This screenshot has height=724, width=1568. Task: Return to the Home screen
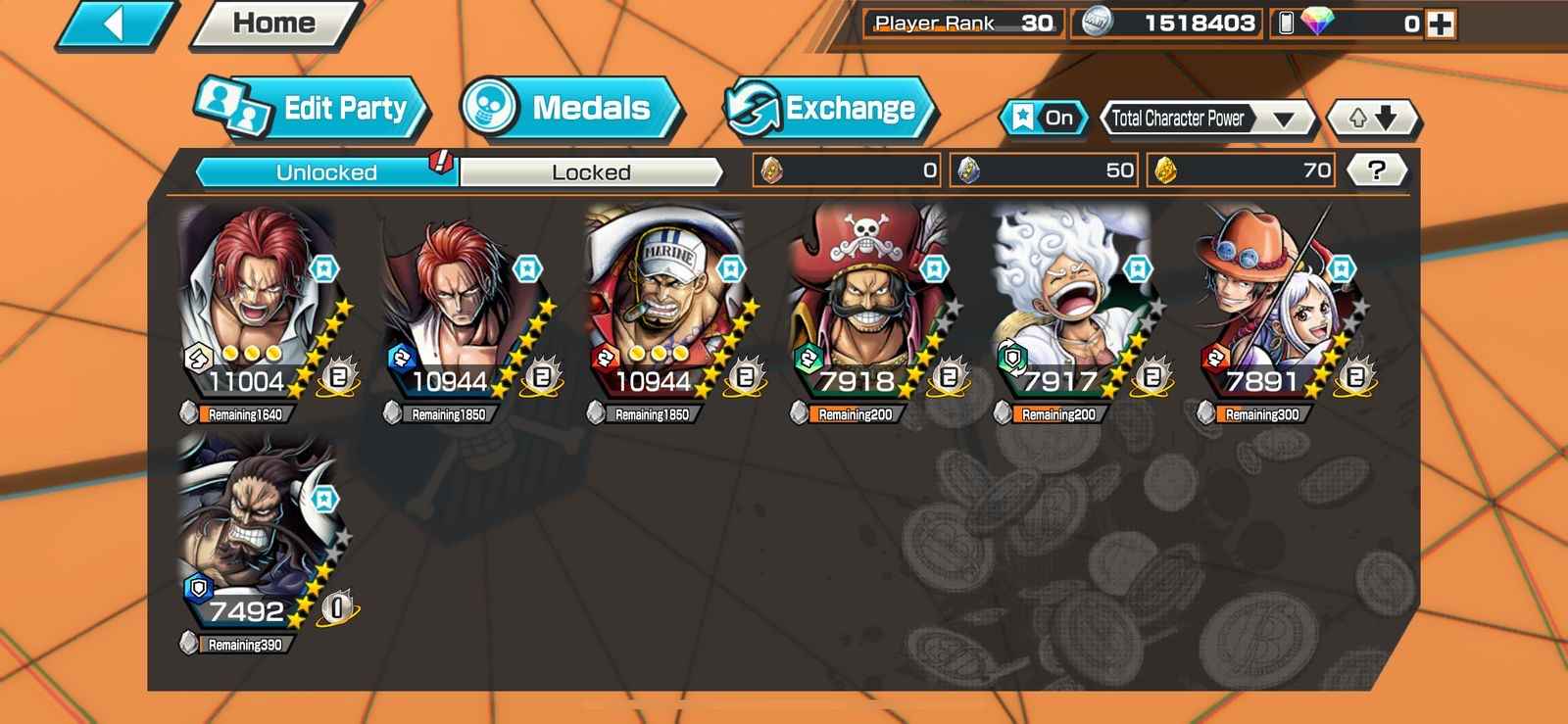pos(274,24)
